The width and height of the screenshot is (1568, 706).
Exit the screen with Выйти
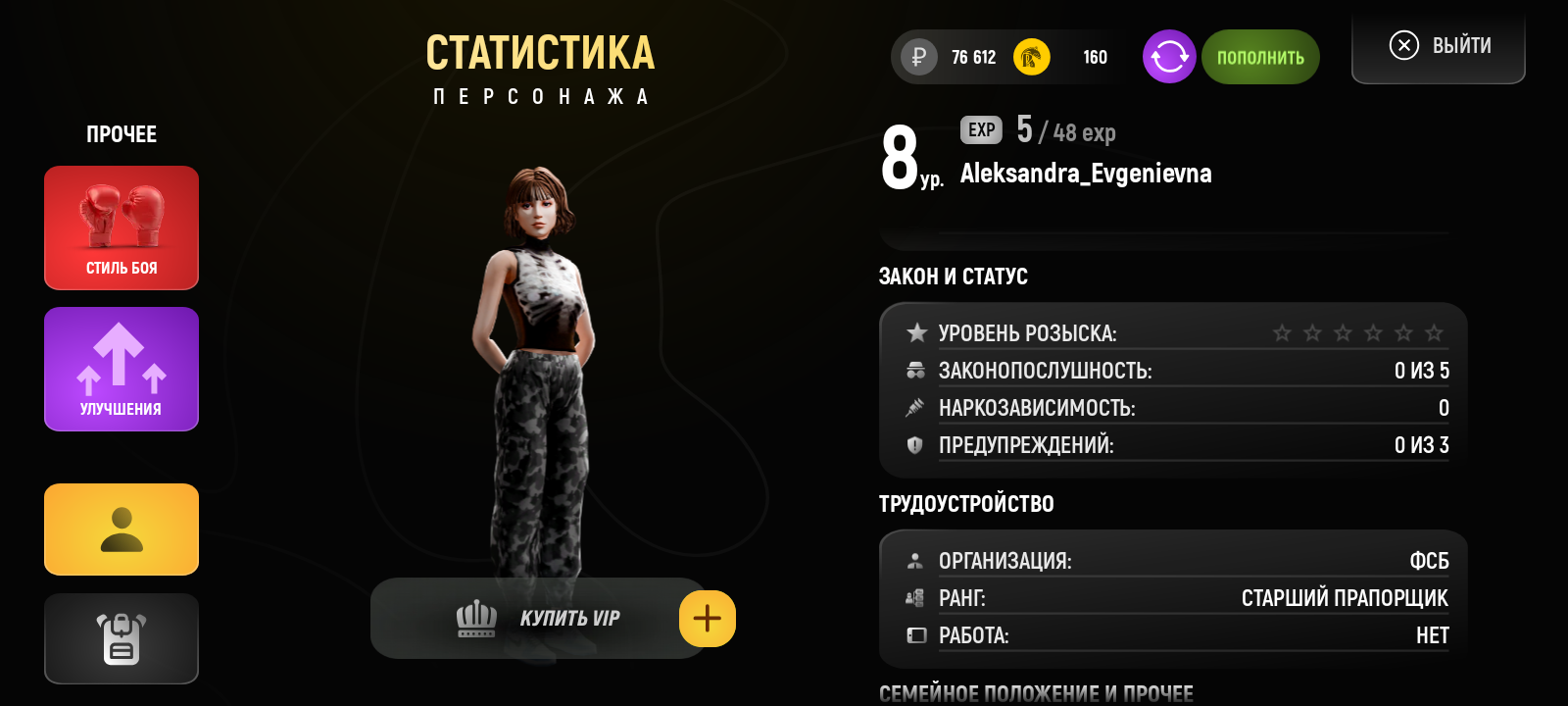[x=1439, y=46]
